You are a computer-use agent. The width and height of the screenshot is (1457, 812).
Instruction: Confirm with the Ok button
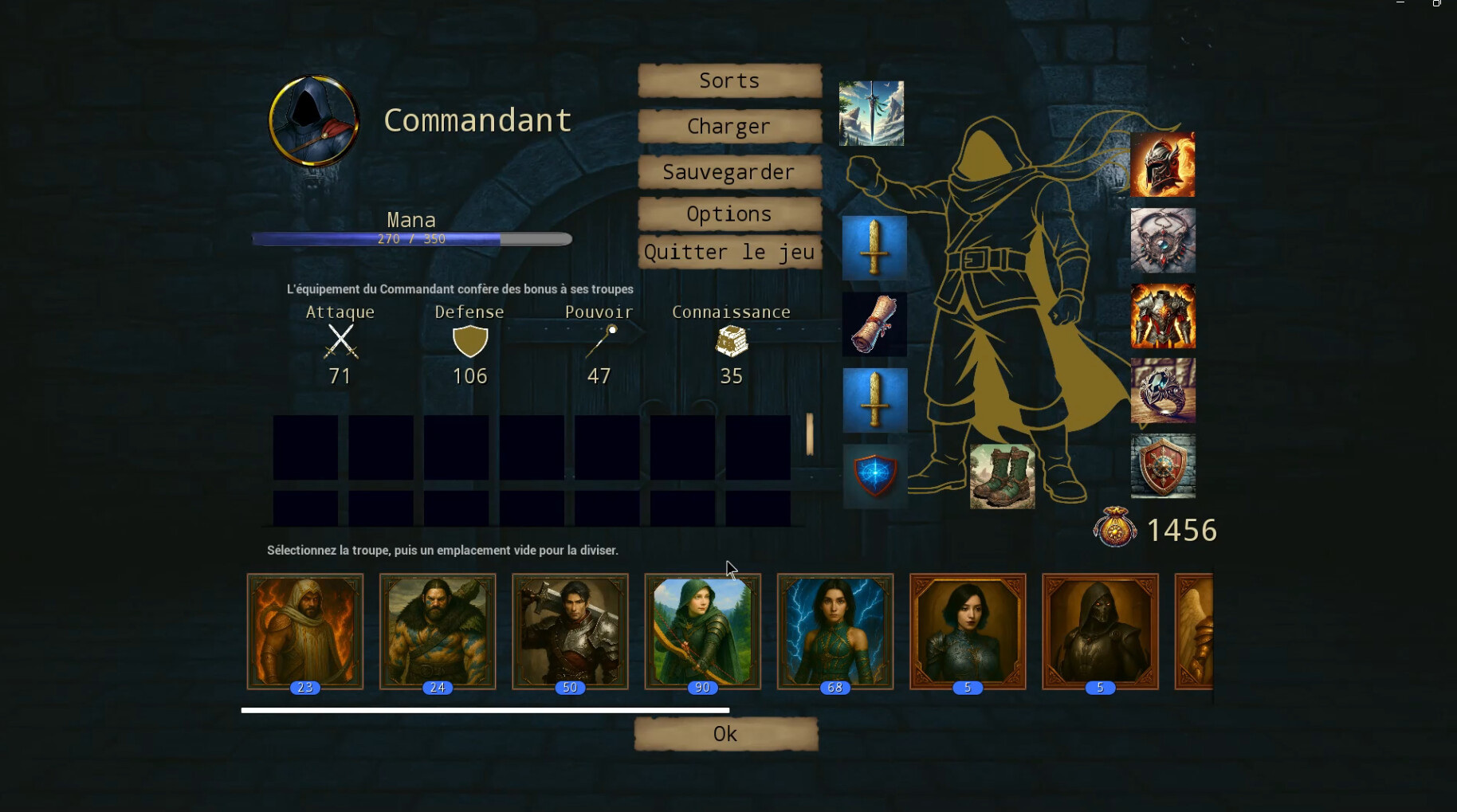point(725,734)
